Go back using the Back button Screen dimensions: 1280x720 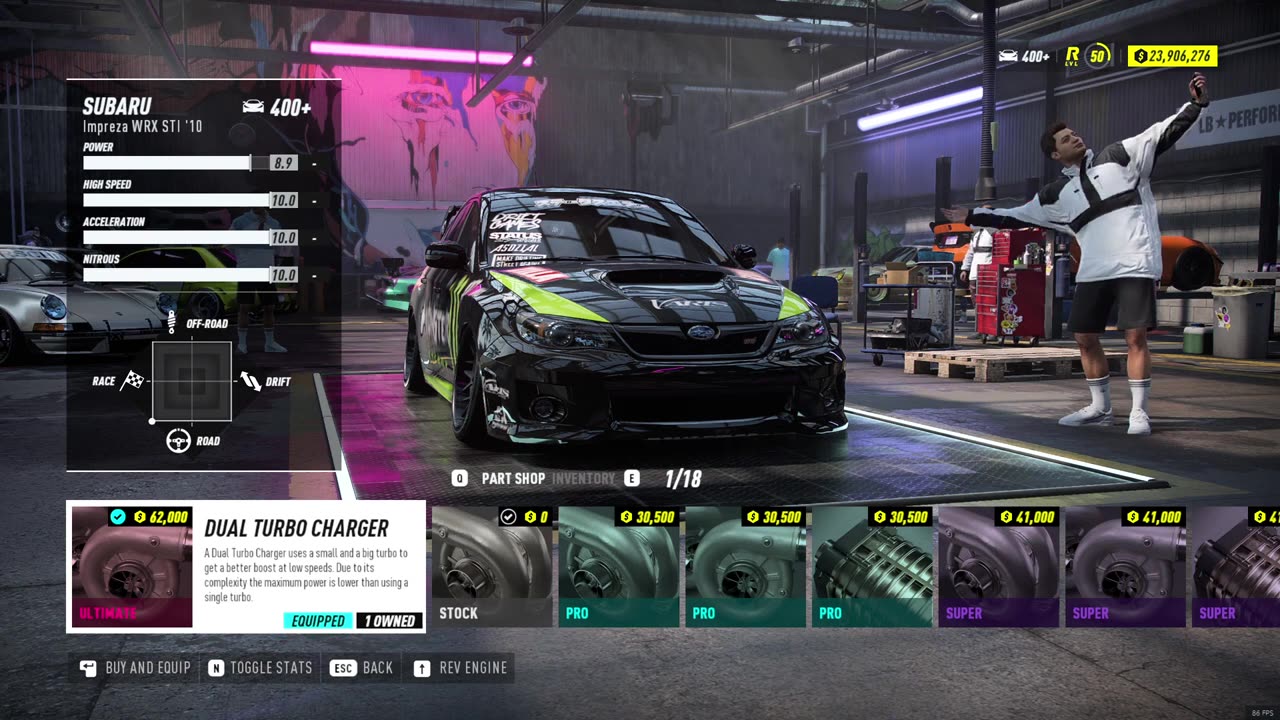364,668
